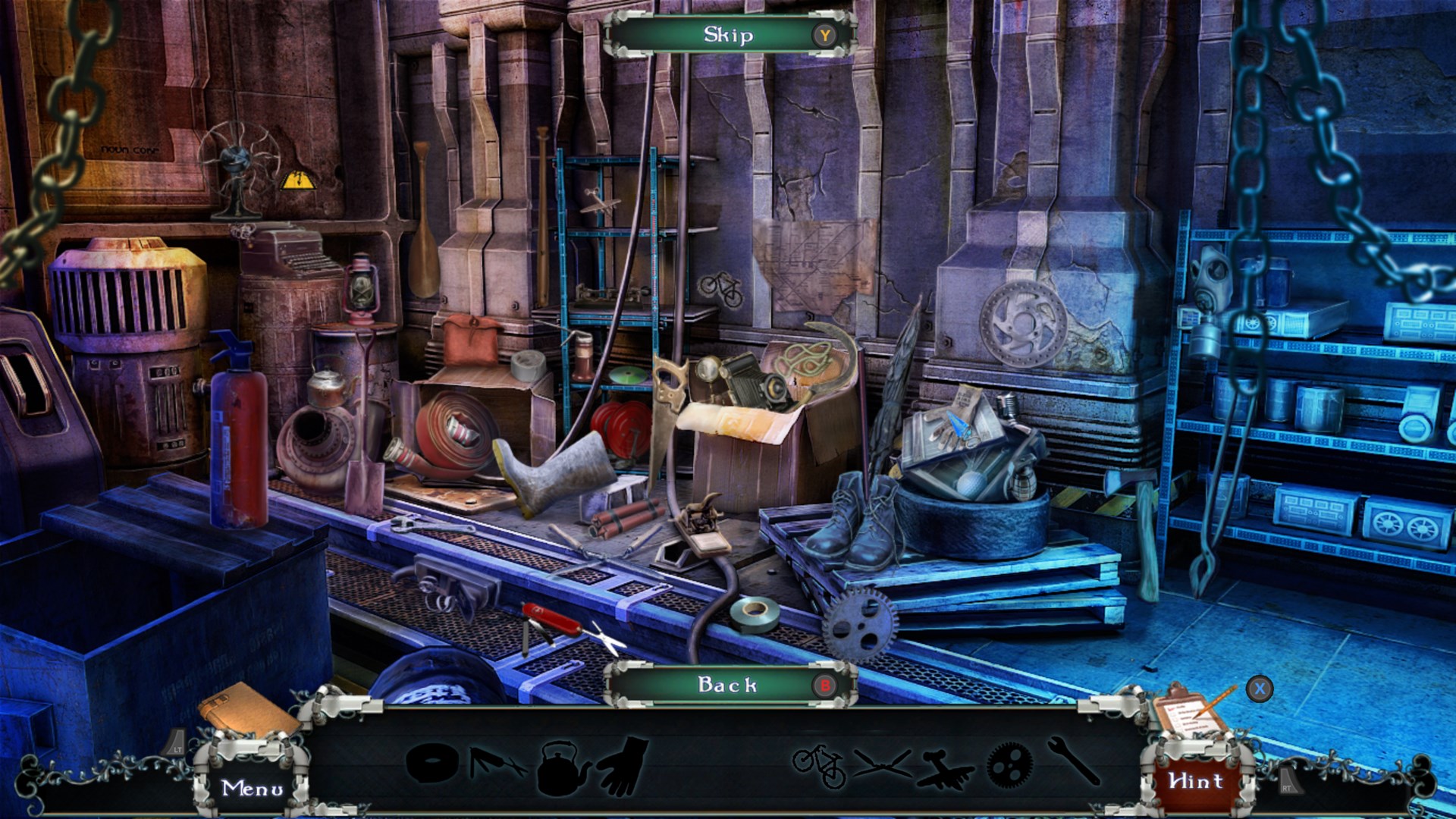Screen dimensions: 1456x819
Task: Open the Menu
Action: pyautogui.click(x=253, y=788)
